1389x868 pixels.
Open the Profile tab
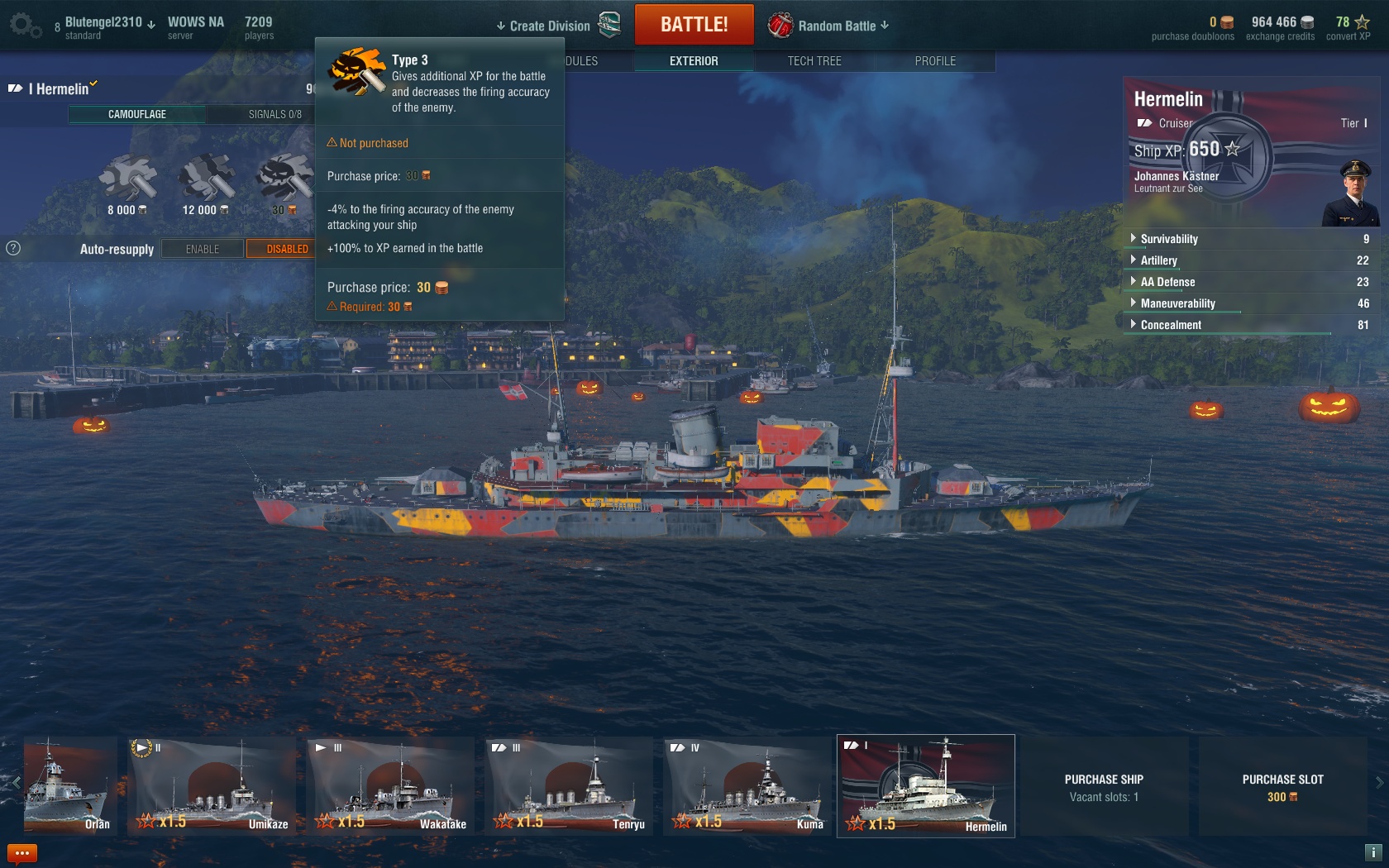pyautogui.click(x=934, y=61)
